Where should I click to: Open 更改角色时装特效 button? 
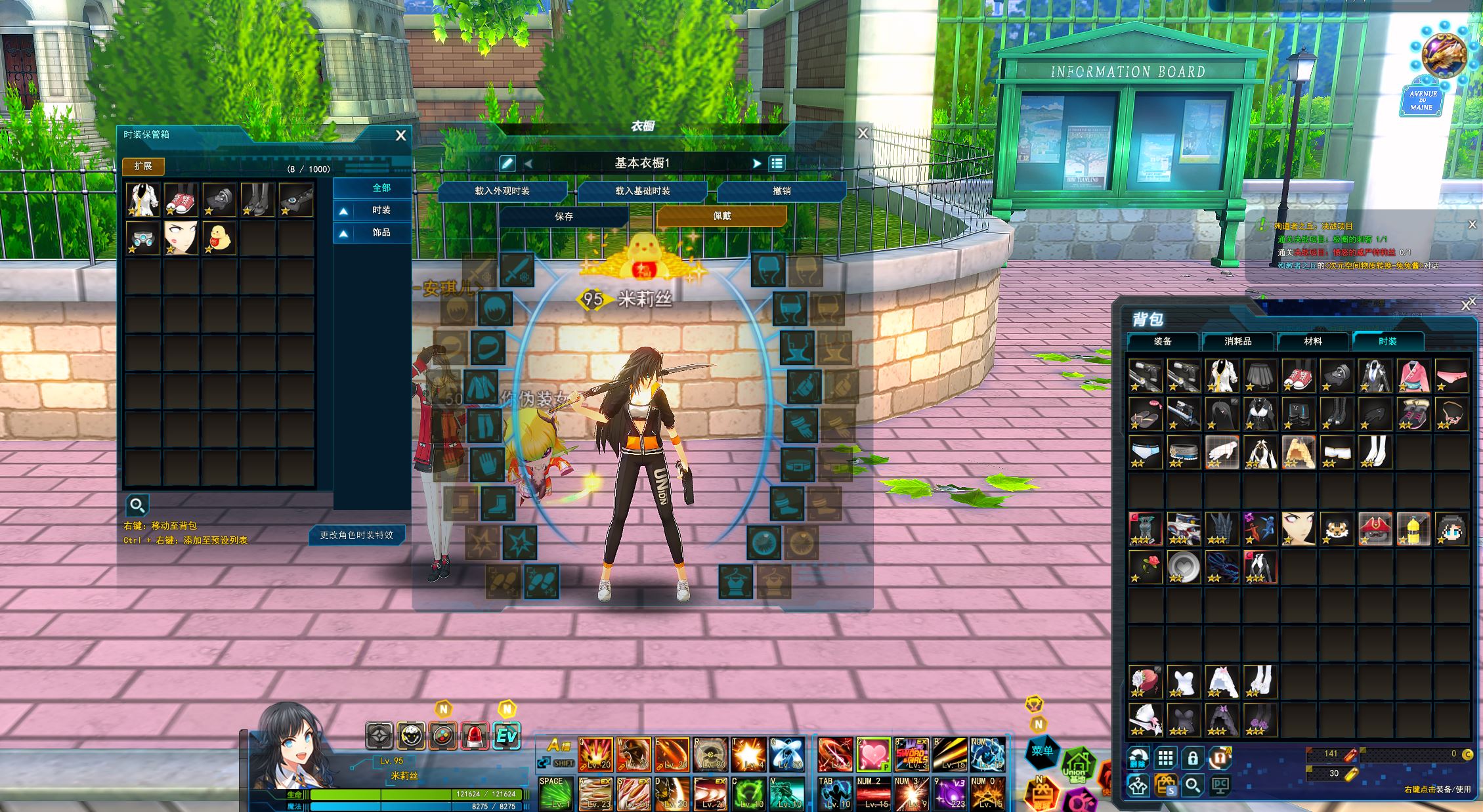pos(356,535)
